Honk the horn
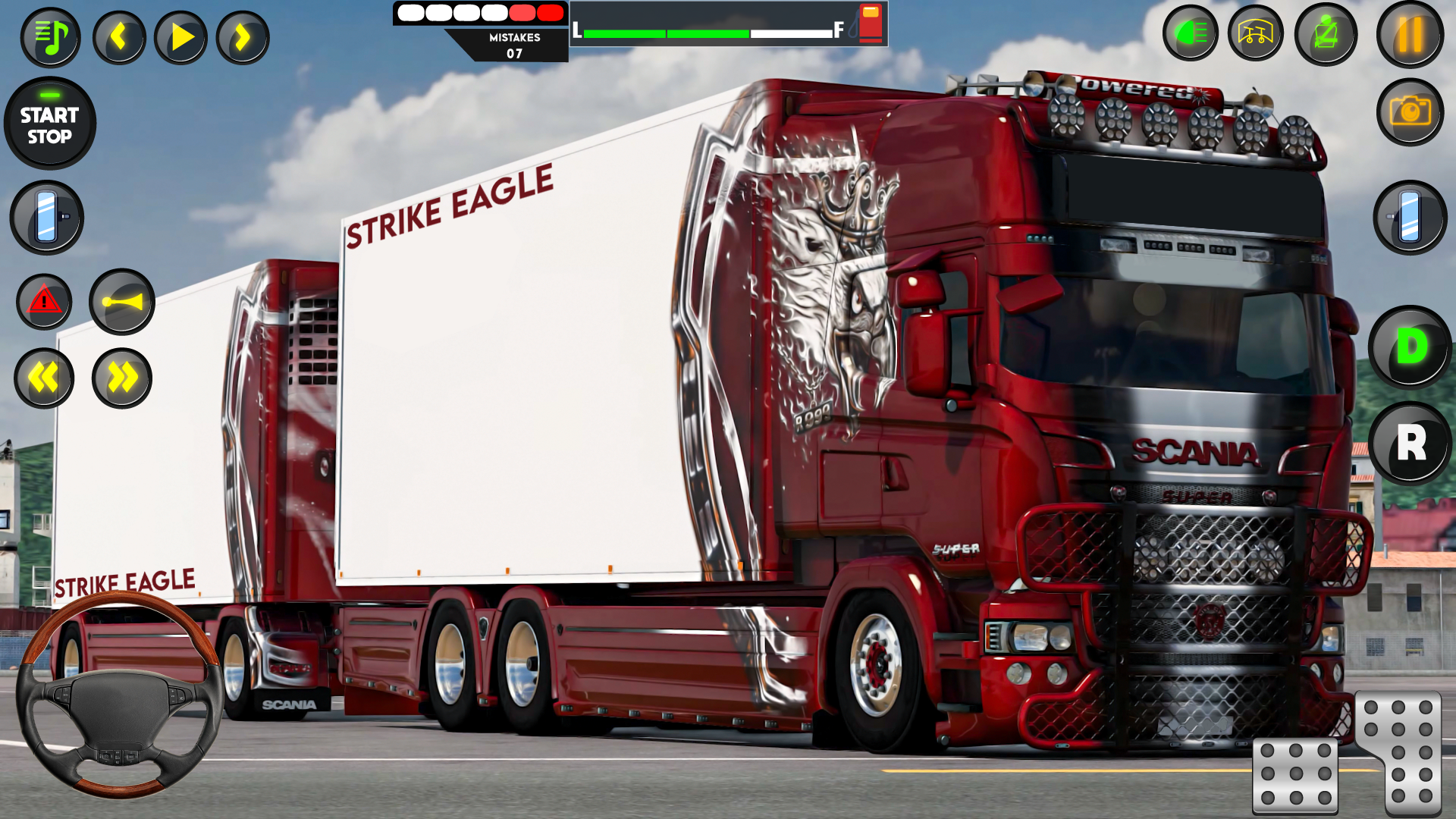This screenshot has width=1456, height=819. [121, 302]
